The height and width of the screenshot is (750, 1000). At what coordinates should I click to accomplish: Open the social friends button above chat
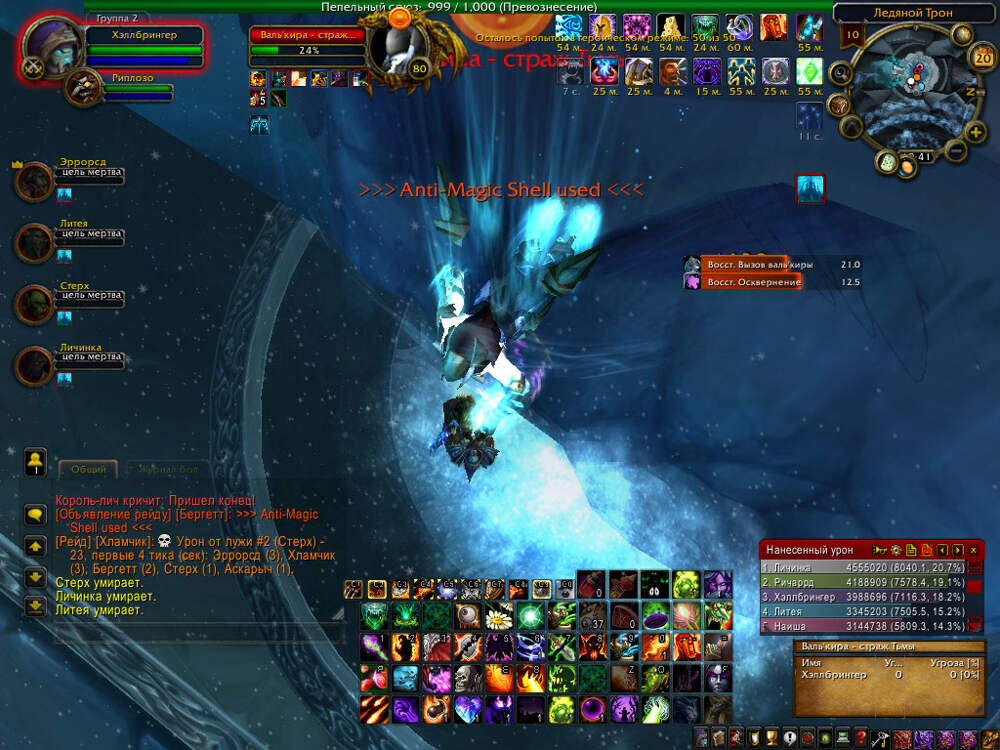tap(35, 461)
